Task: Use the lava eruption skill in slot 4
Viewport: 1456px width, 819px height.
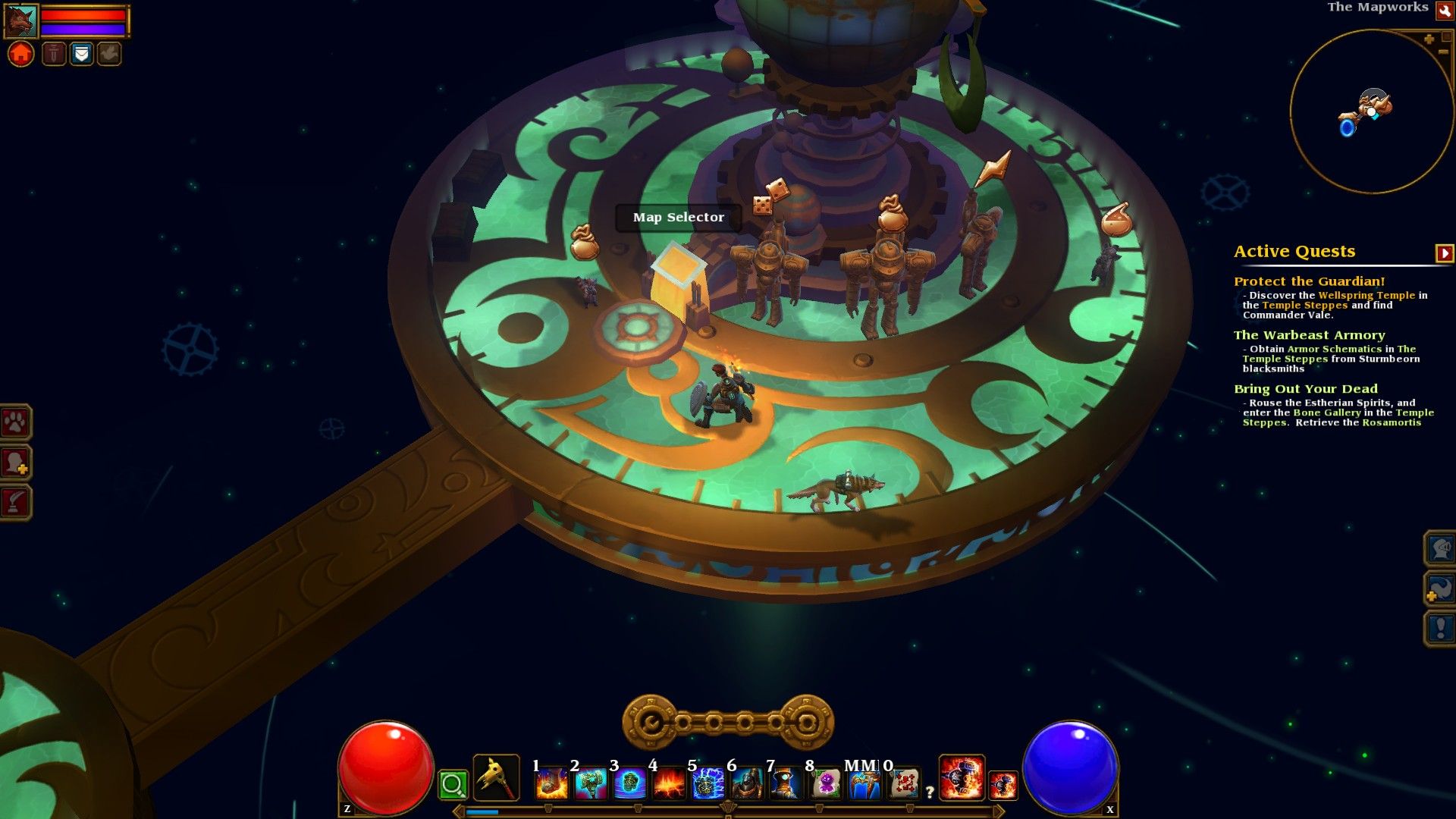Action: tap(669, 783)
